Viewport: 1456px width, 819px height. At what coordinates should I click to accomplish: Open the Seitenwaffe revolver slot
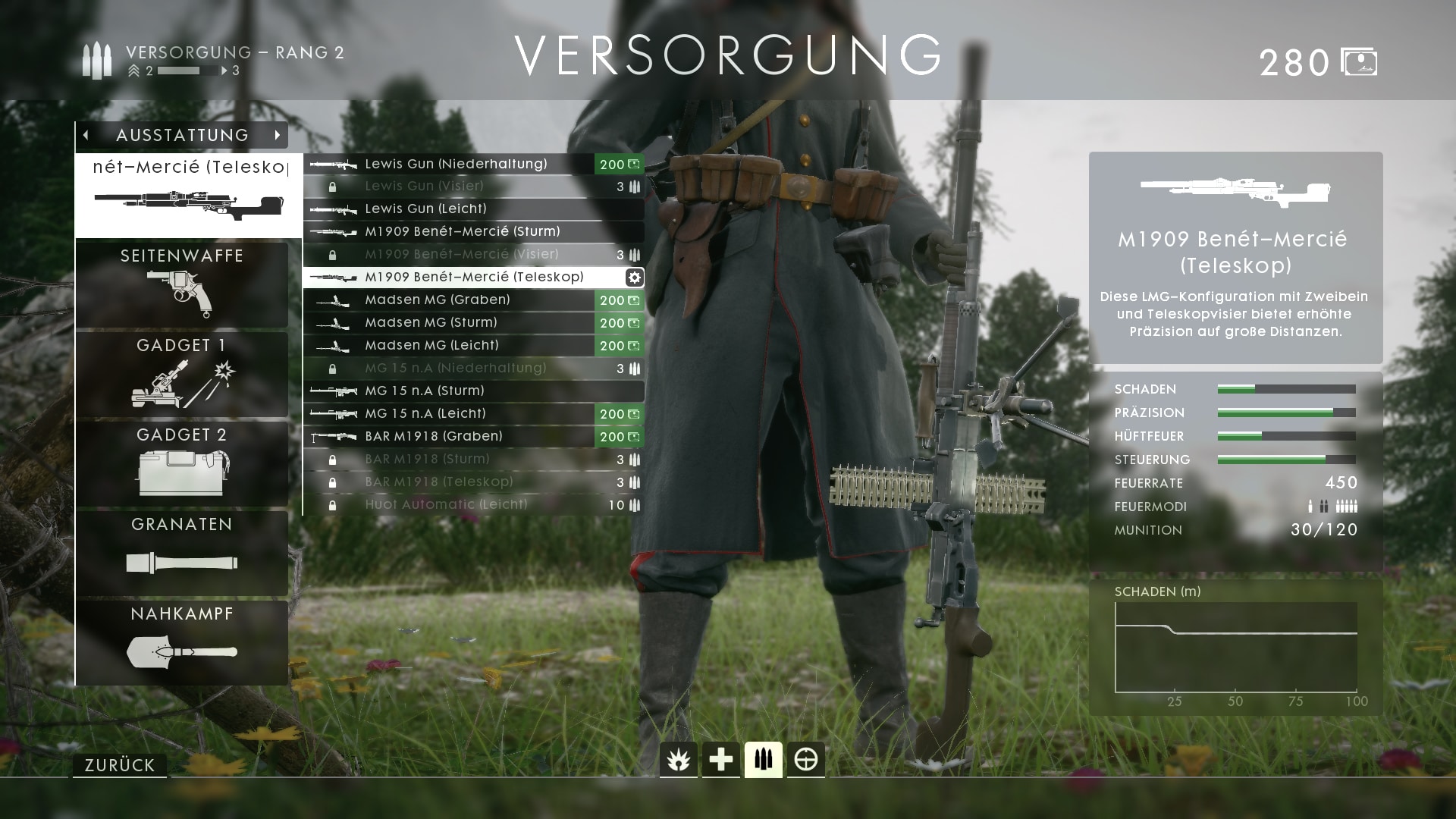click(x=182, y=284)
